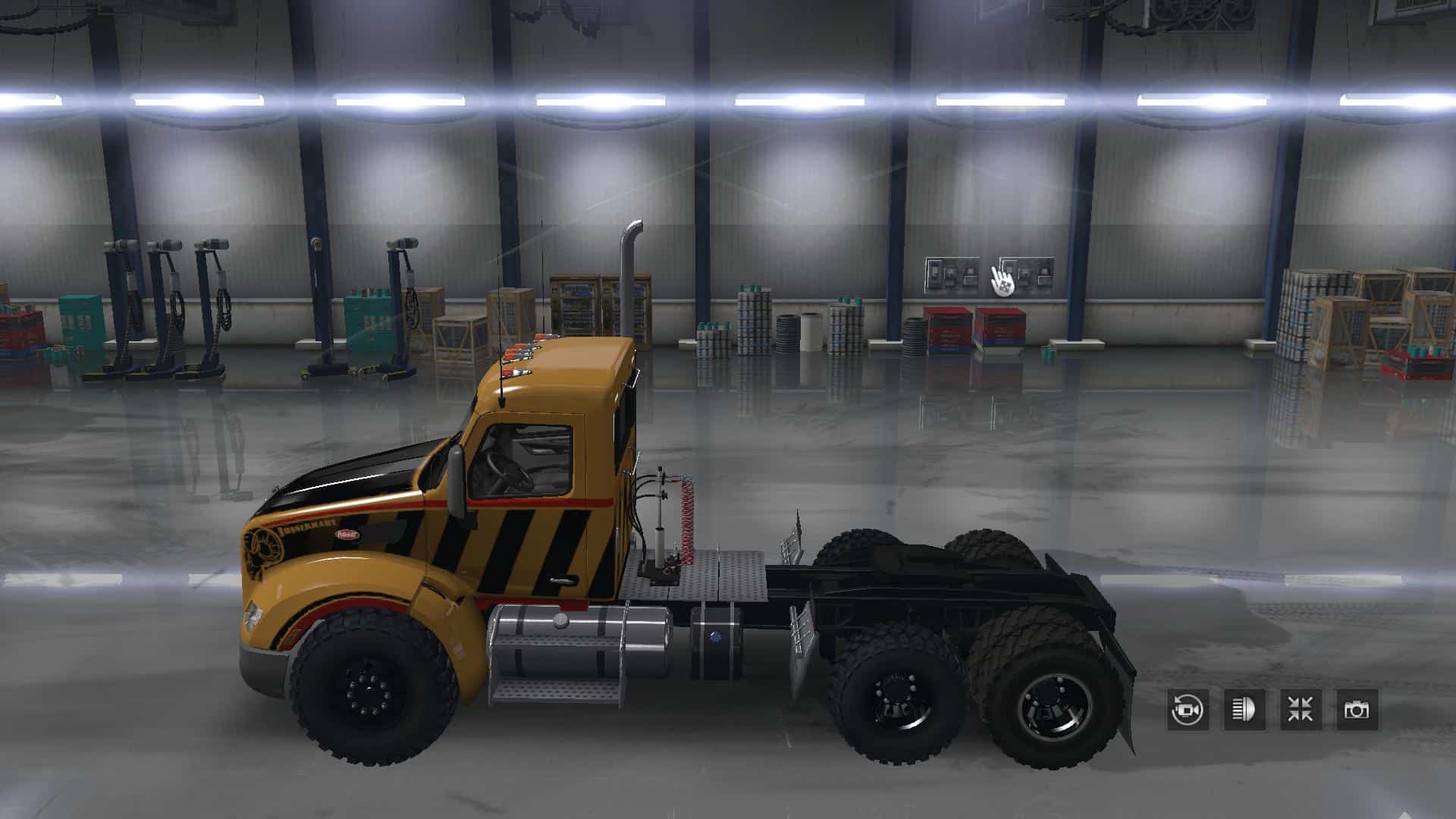This screenshot has width=1456, height=819.
Task: Reset the camera rotation view
Action: pyautogui.click(x=1188, y=710)
